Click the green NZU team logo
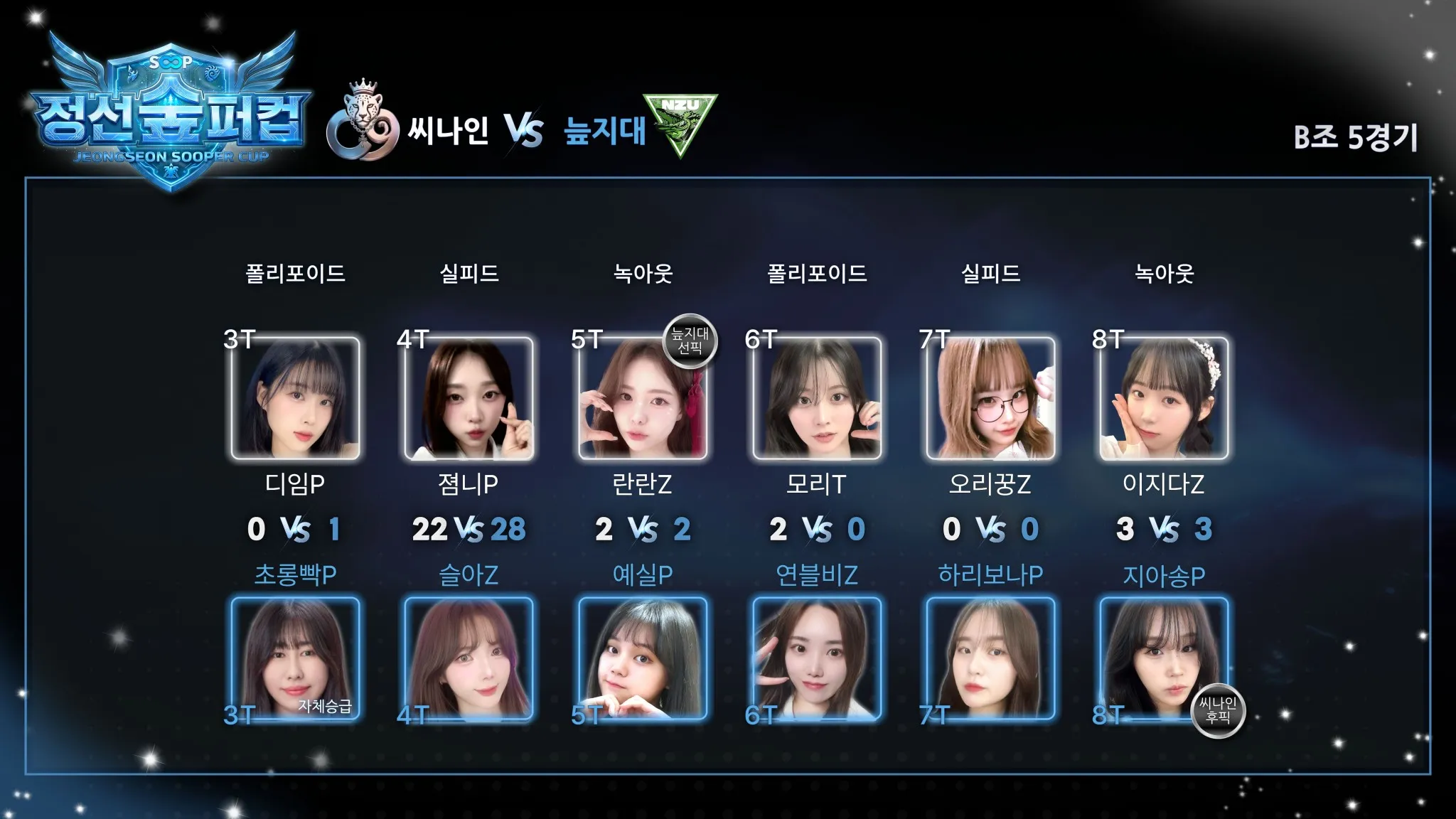This screenshot has height=819, width=1456. click(680, 122)
